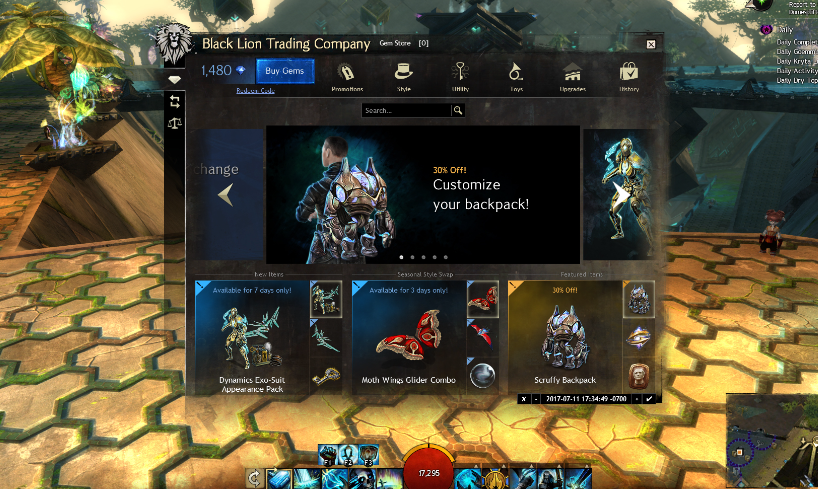The height and width of the screenshot is (489, 818).
Task: Open the currency exchange scales tab
Action: coord(175,125)
